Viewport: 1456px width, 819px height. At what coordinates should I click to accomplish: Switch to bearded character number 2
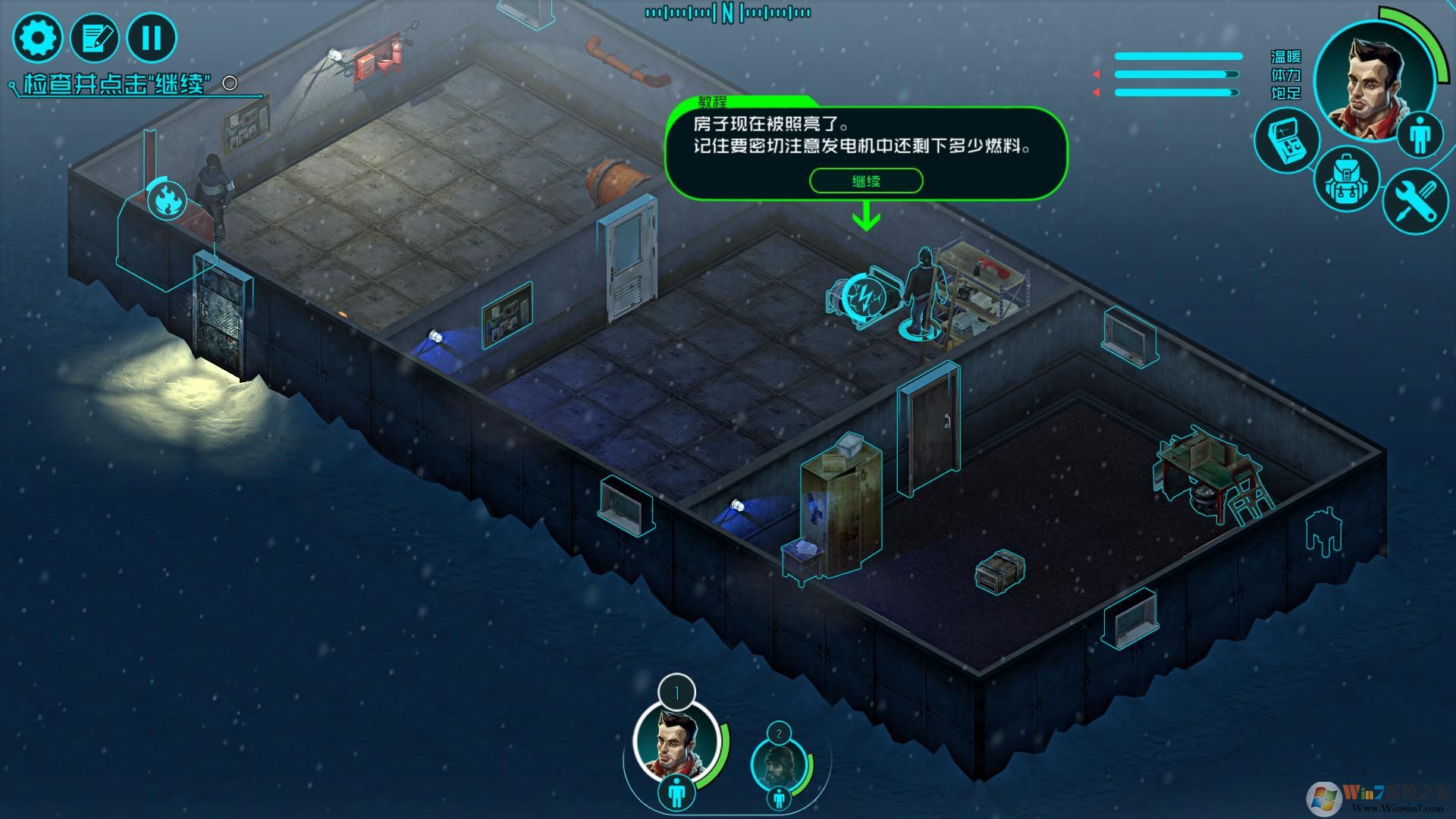pos(777,761)
